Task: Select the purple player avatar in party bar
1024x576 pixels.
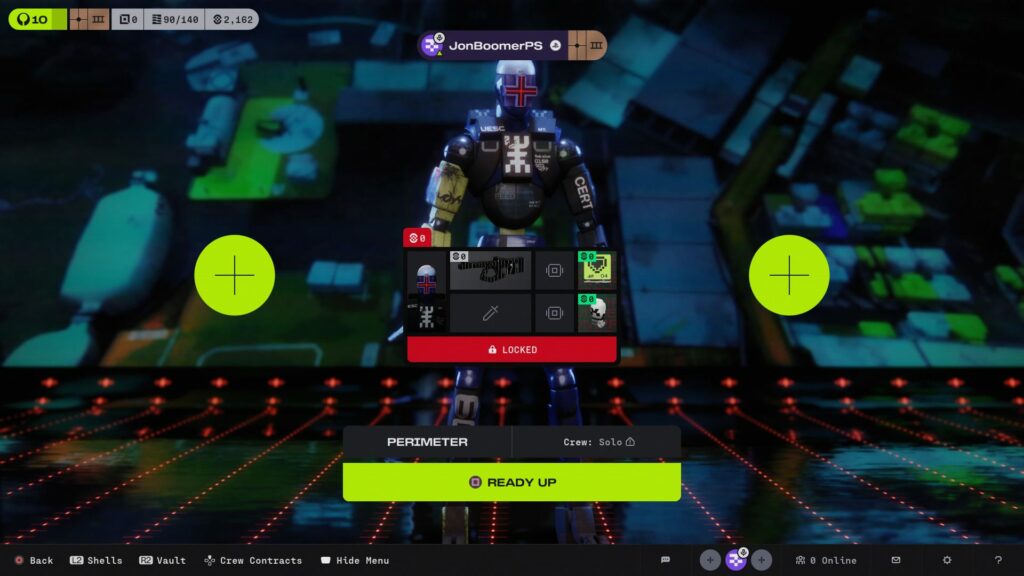Action: (736, 560)
